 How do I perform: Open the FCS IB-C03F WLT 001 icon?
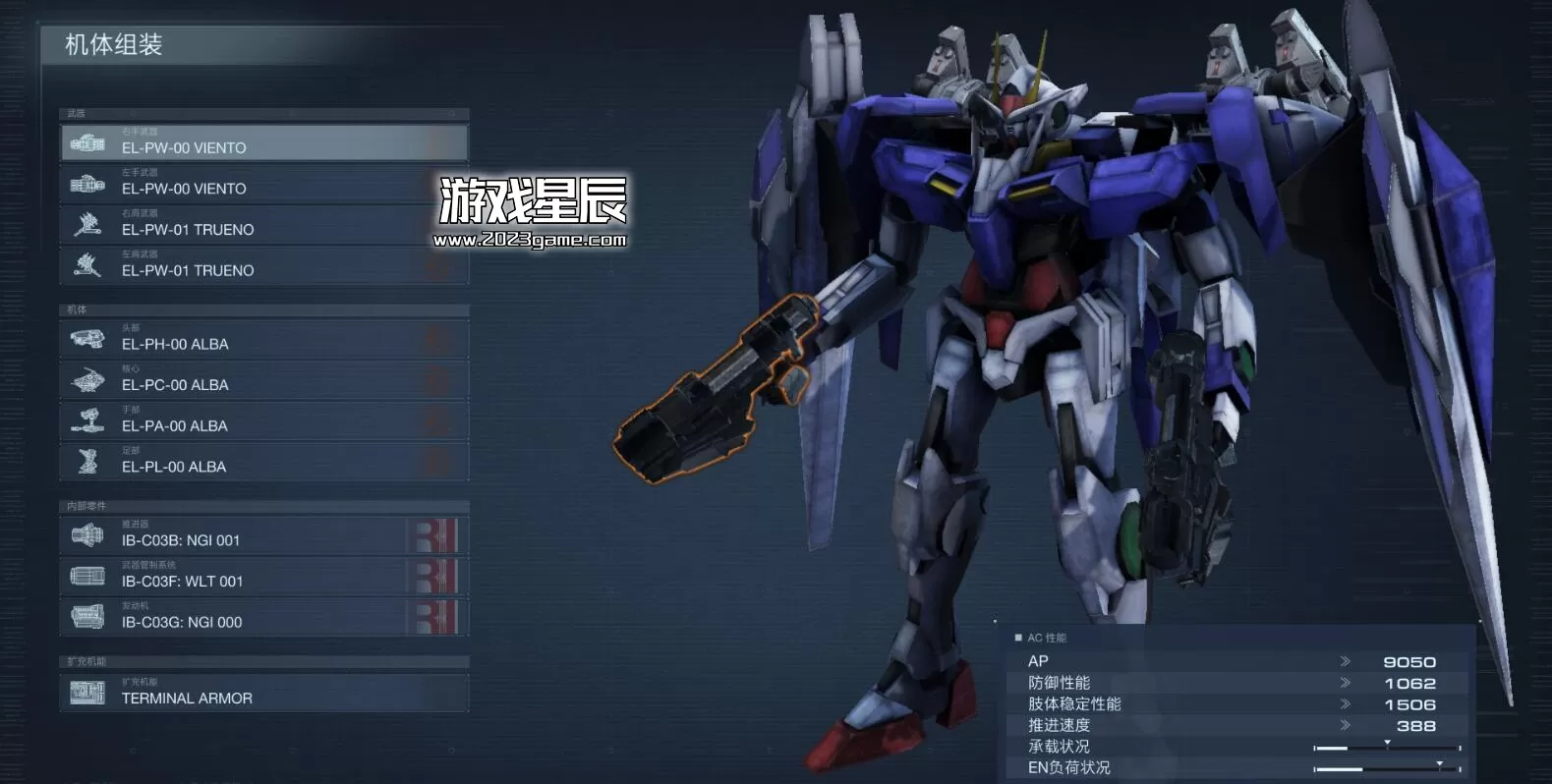88,575
